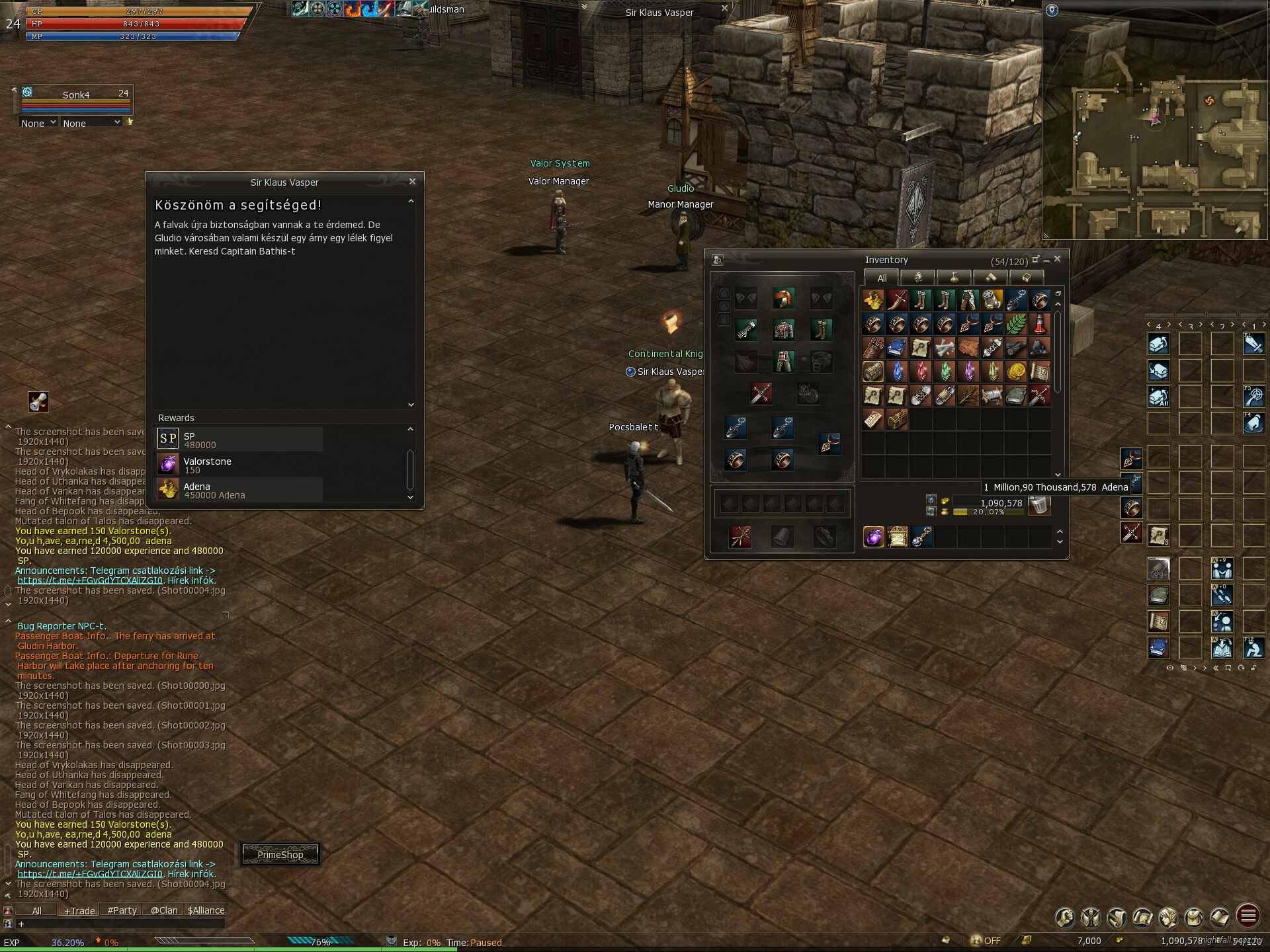Screen dimensions: 1270x952
Task: Select the equipped sword weapon slot
Action: point(761,394)
